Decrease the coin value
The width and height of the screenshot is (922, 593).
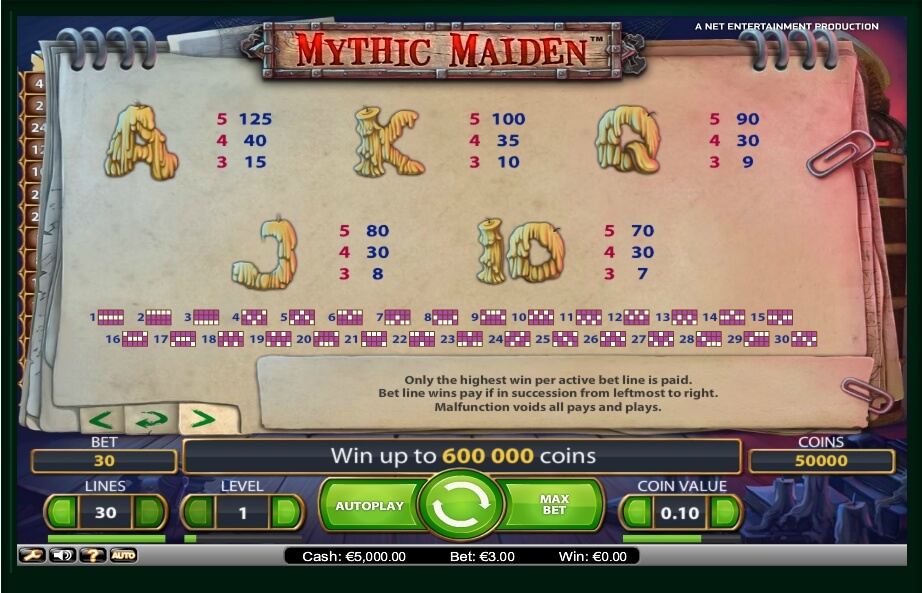pos(637,513)
